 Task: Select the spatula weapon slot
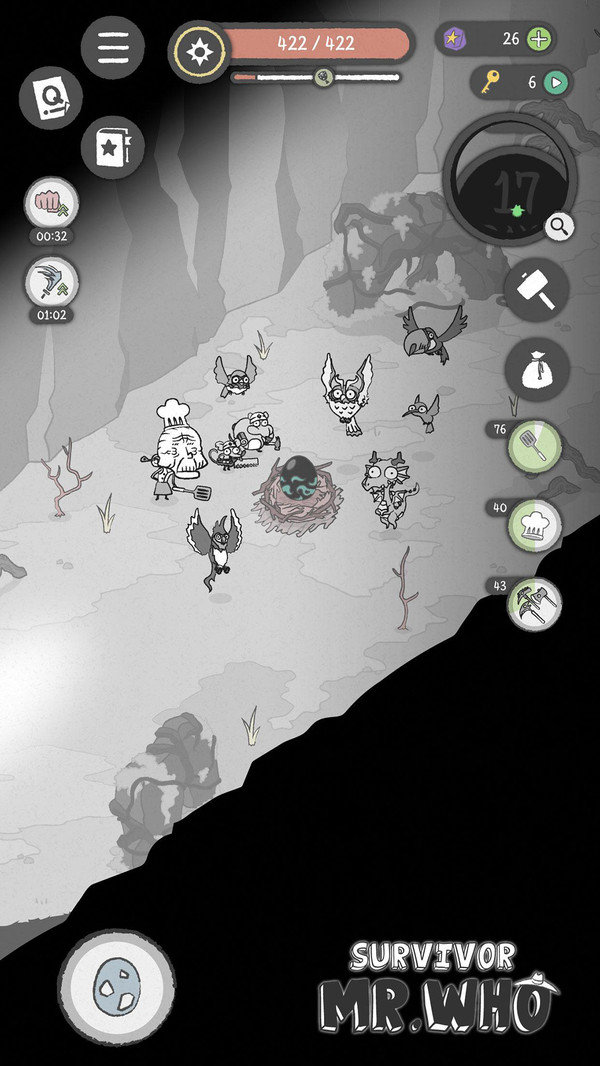(534, 447)
